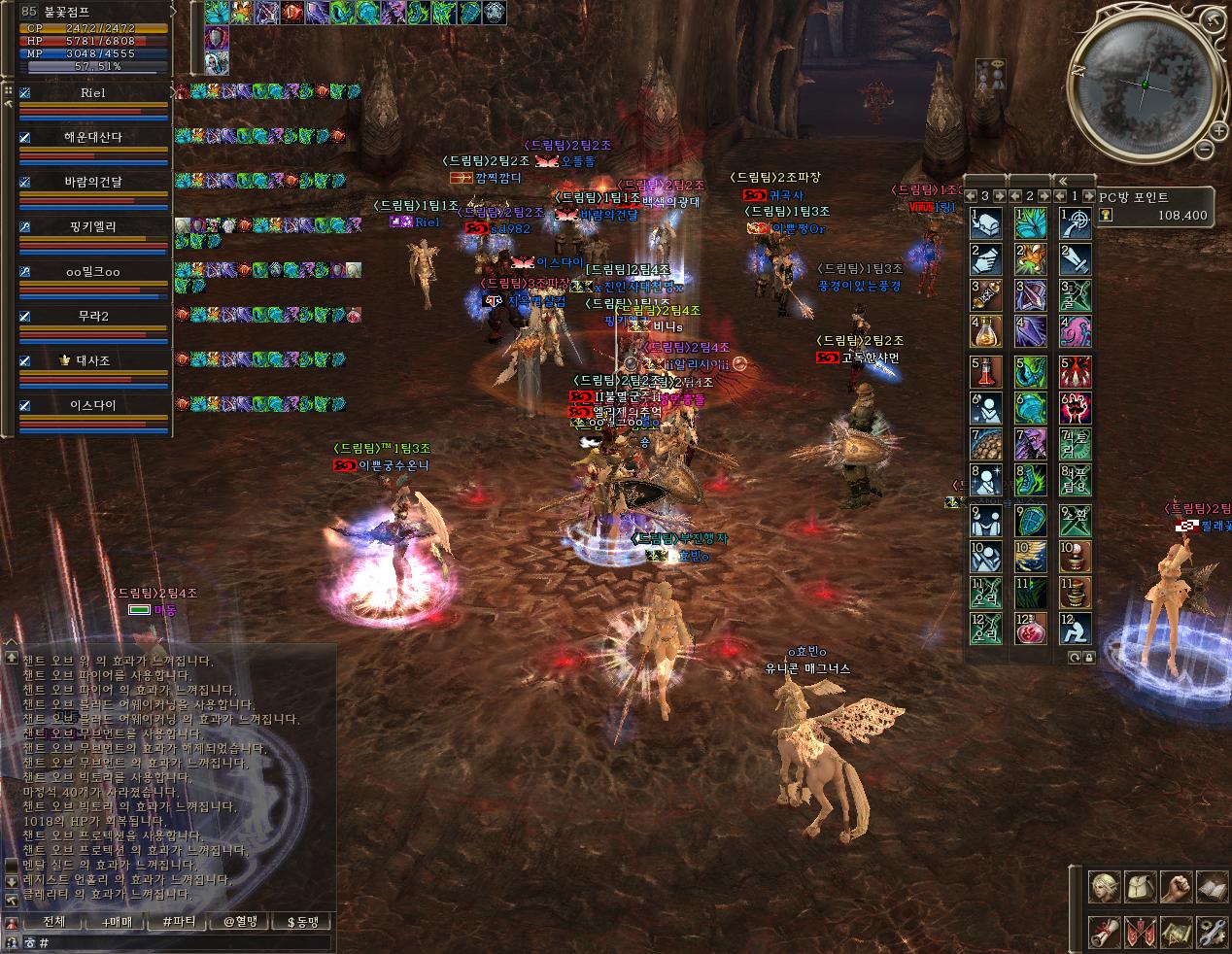Use the red potion in shortcut slot 5
The height and width of the screenshot is (954, 1232).
click(x=986, y=370)
